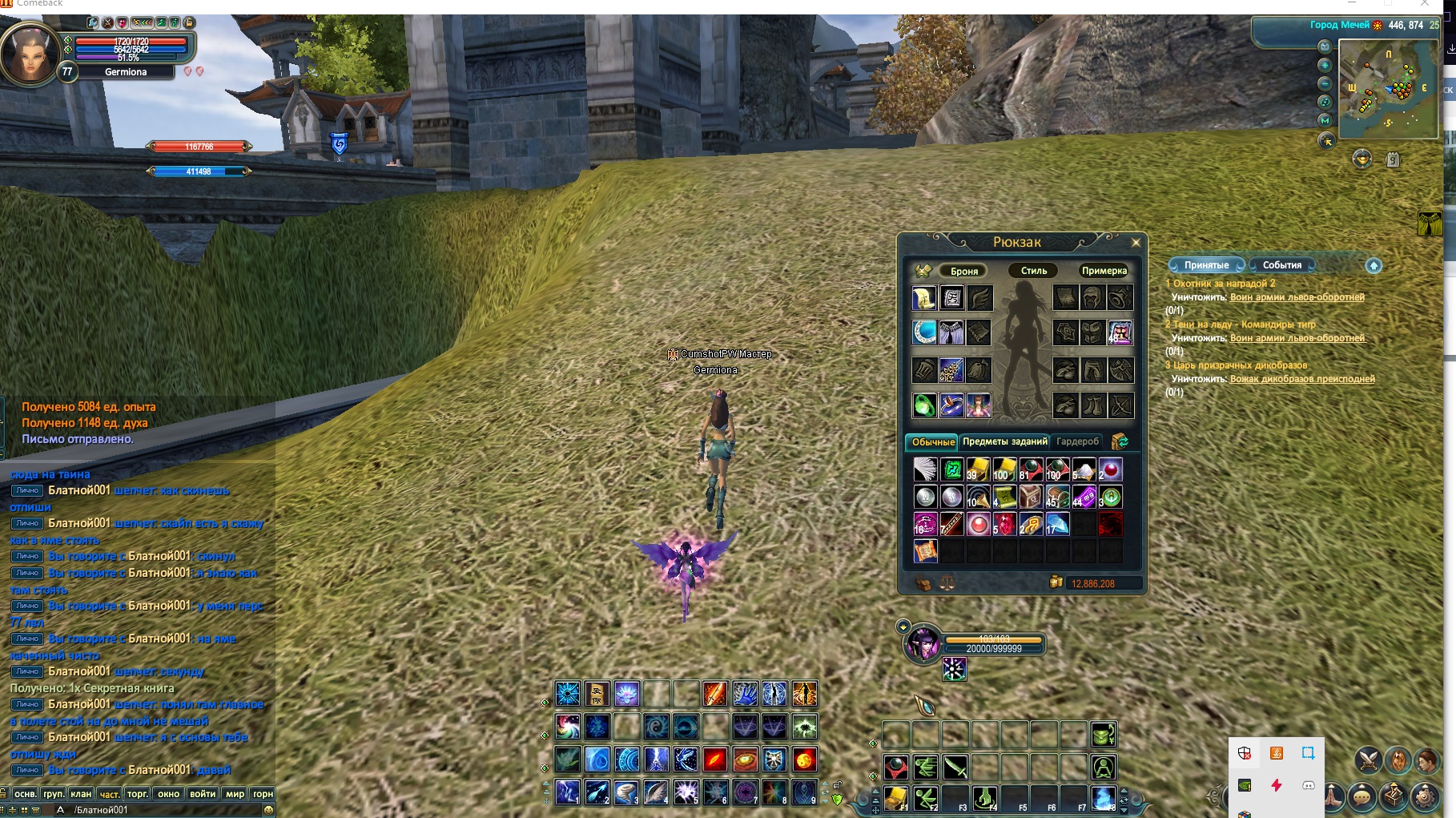Click the Germiona character portrait
This screenshot has height=818, width=1456.
30,54
